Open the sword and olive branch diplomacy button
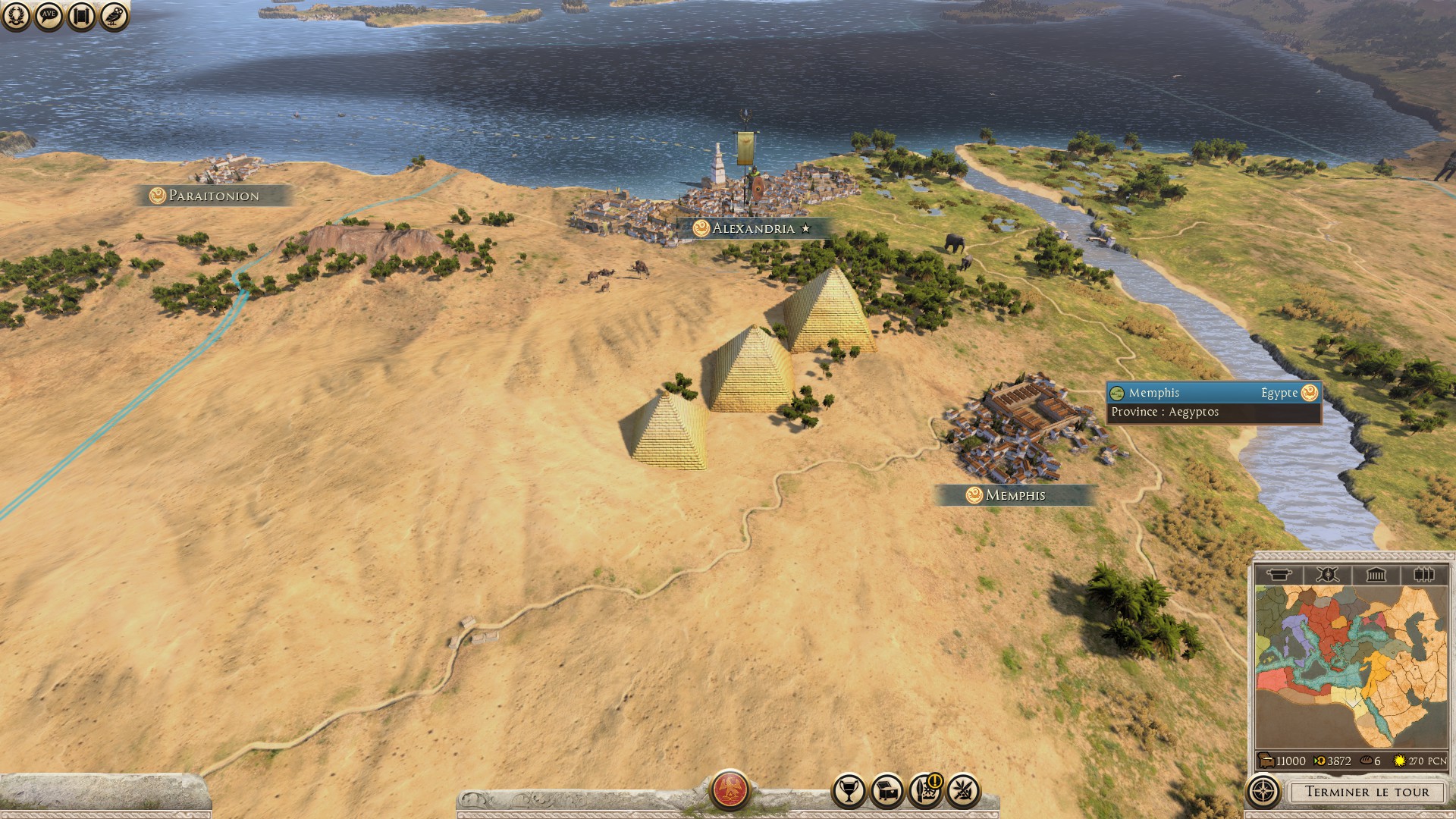The width and height of the screenshot is (1456, 819). click(963, 791)
